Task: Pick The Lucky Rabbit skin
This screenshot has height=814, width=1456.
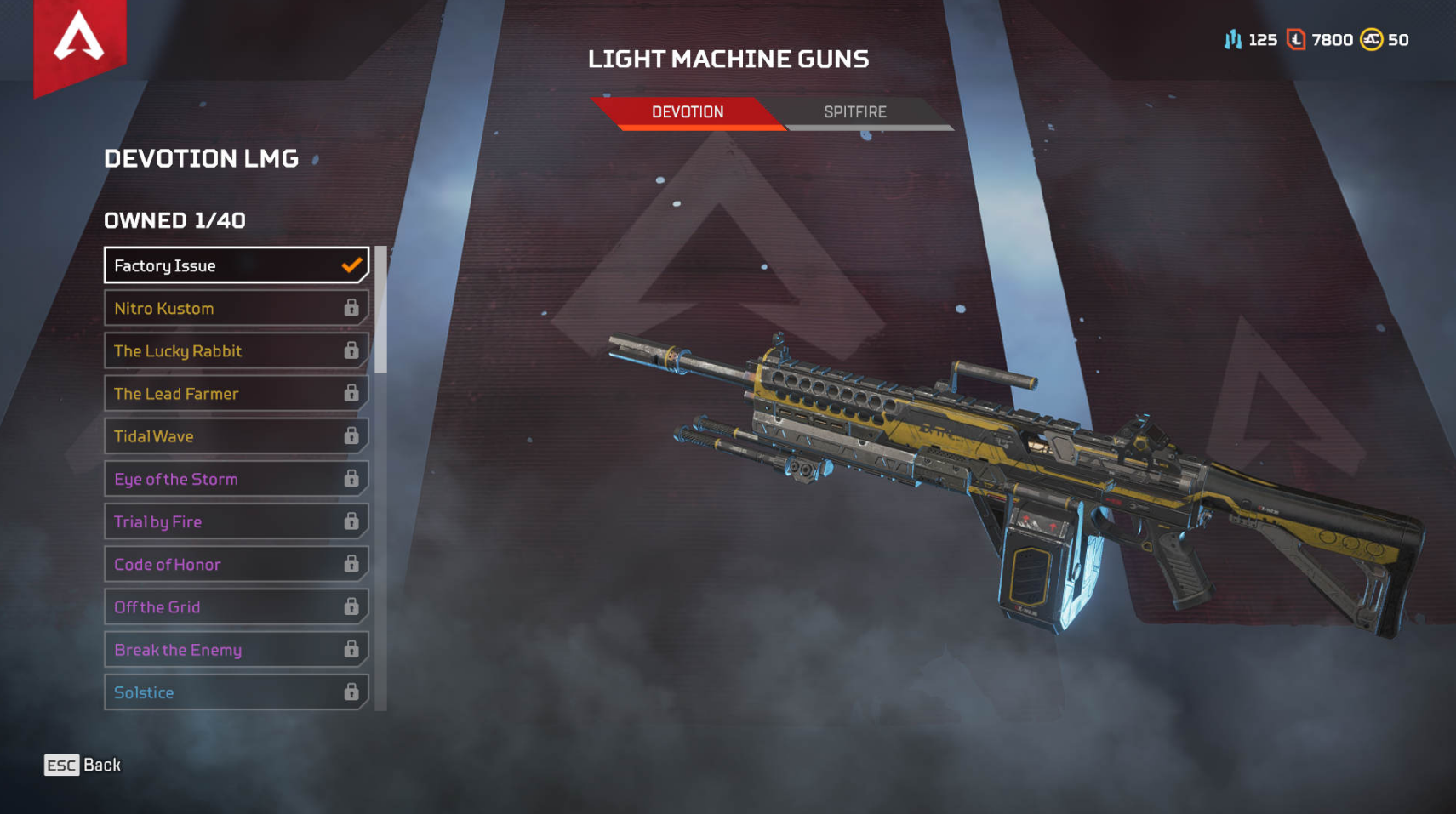Action: click(x=236, y=350)
